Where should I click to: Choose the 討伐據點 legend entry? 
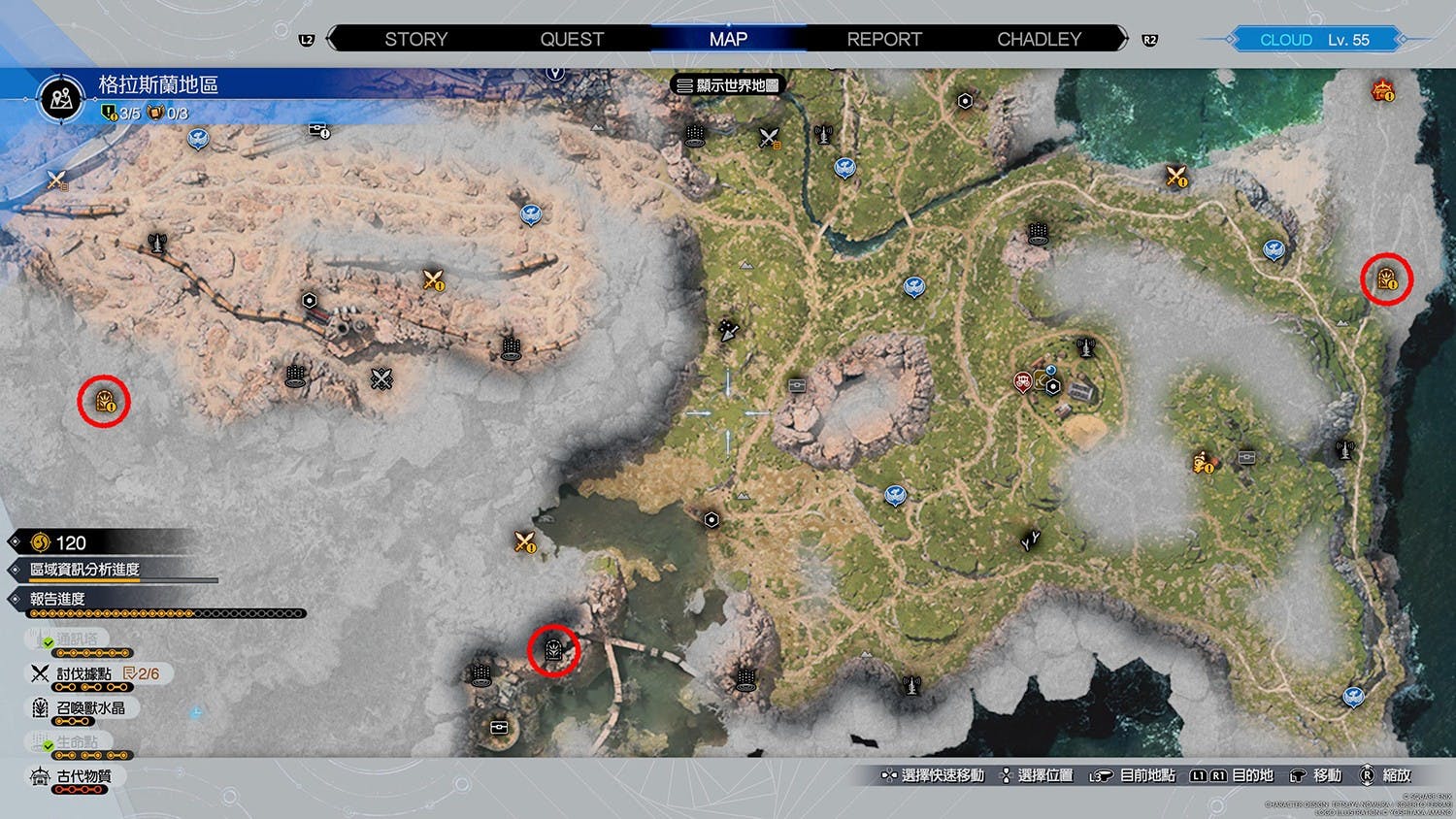[83, 673]
